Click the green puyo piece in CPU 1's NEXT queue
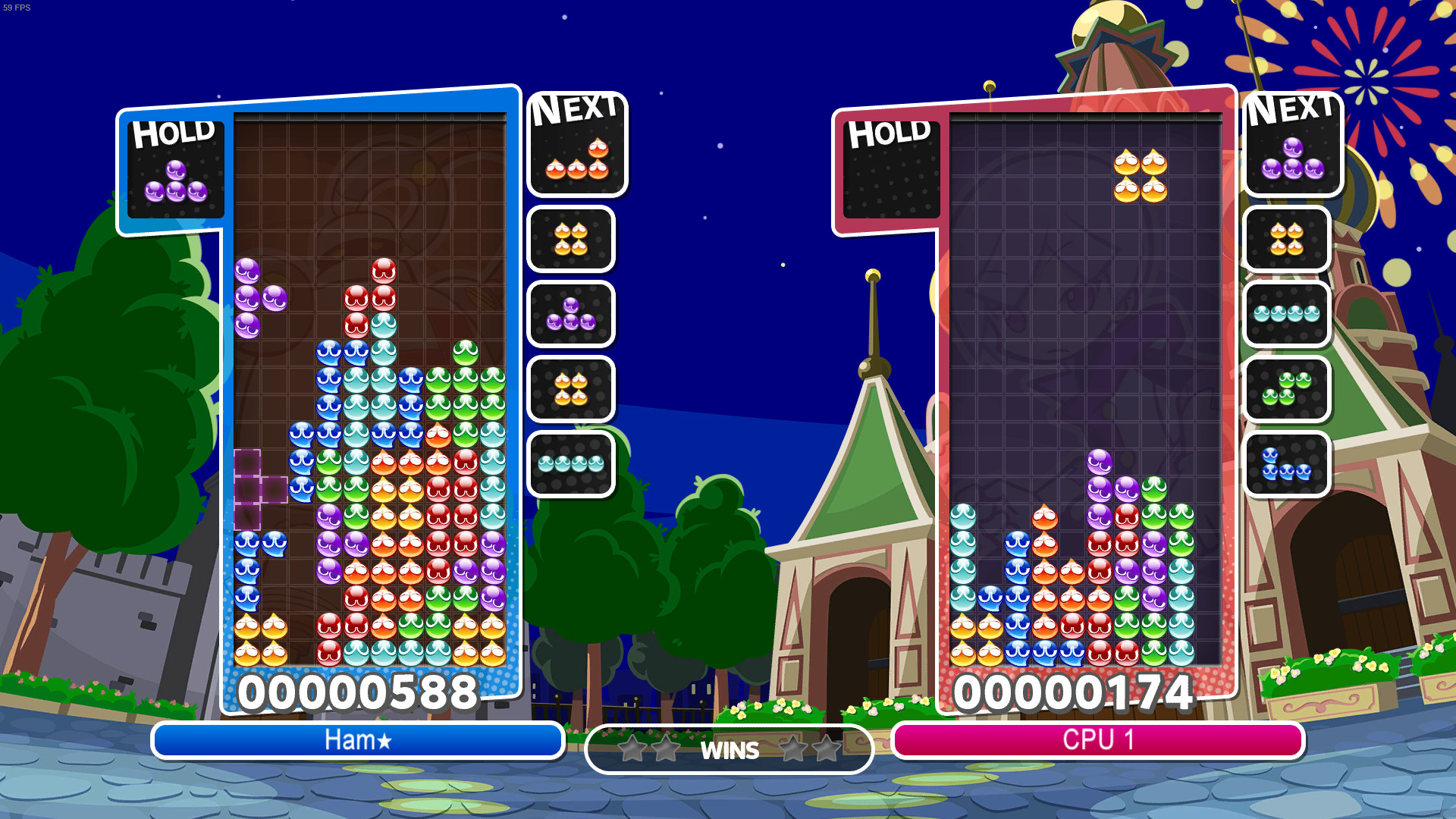Viewport: 1456px width, 819px height. tap(1287, 391)
